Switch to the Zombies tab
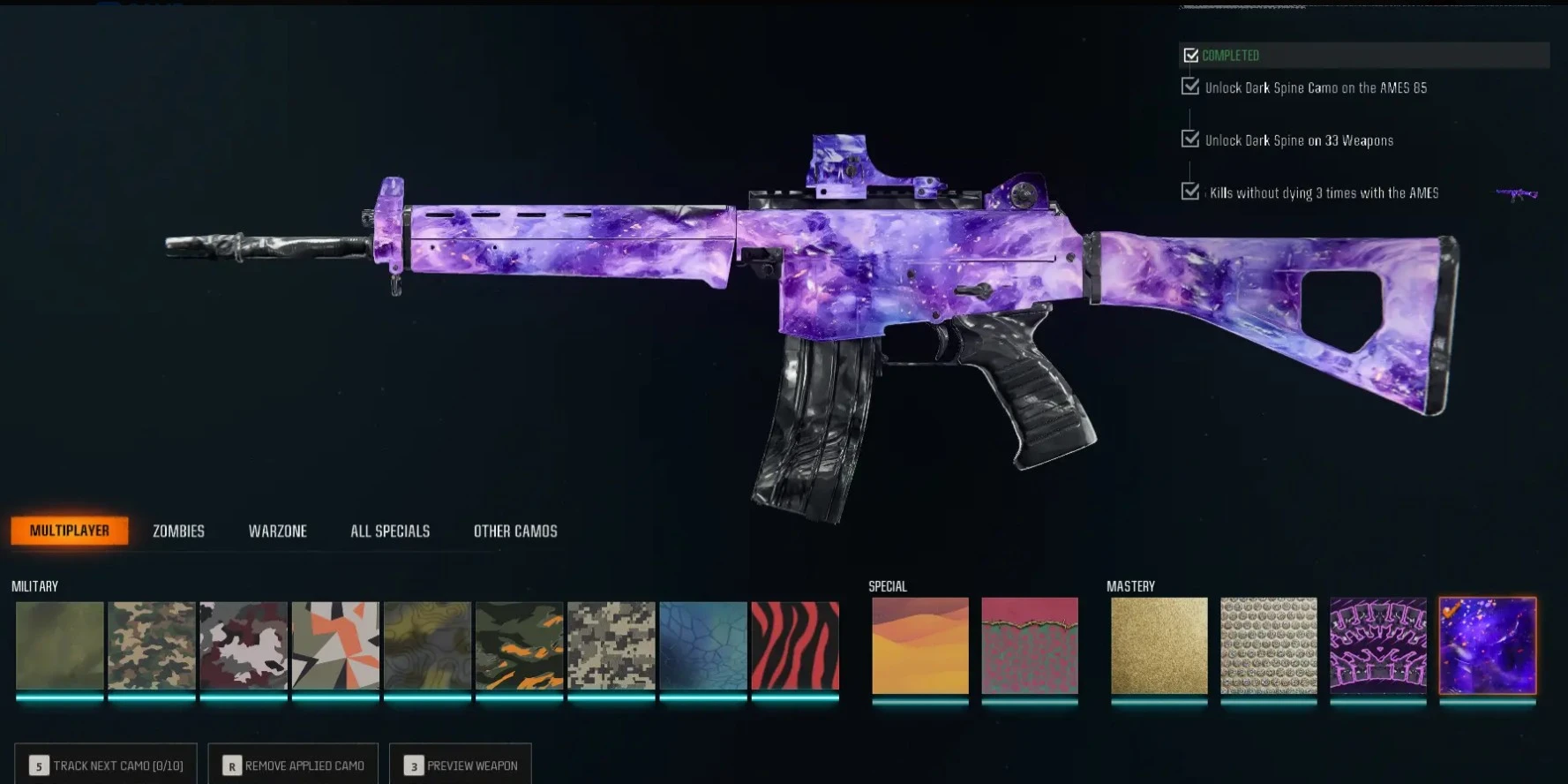 pos(177,531)
